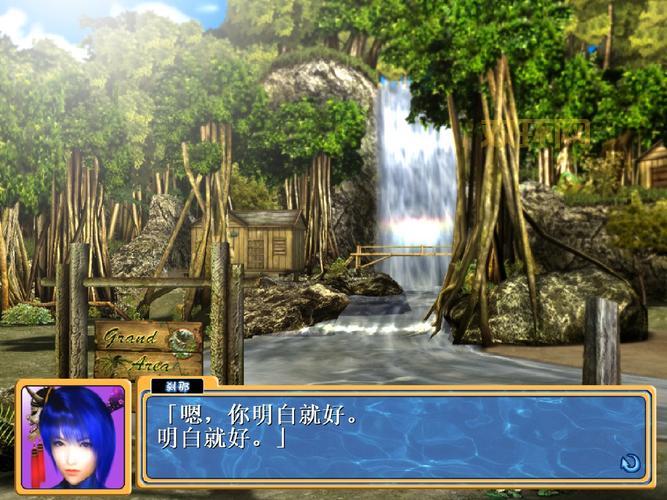Screen dimensions: 667x500
Task: Click the circular arrow continue icon
Action: coord(629,462)
